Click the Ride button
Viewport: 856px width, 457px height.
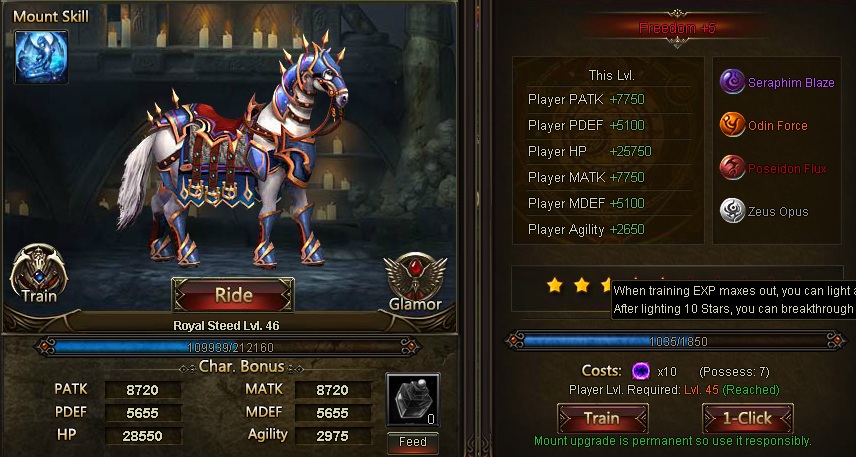[232, 296]
